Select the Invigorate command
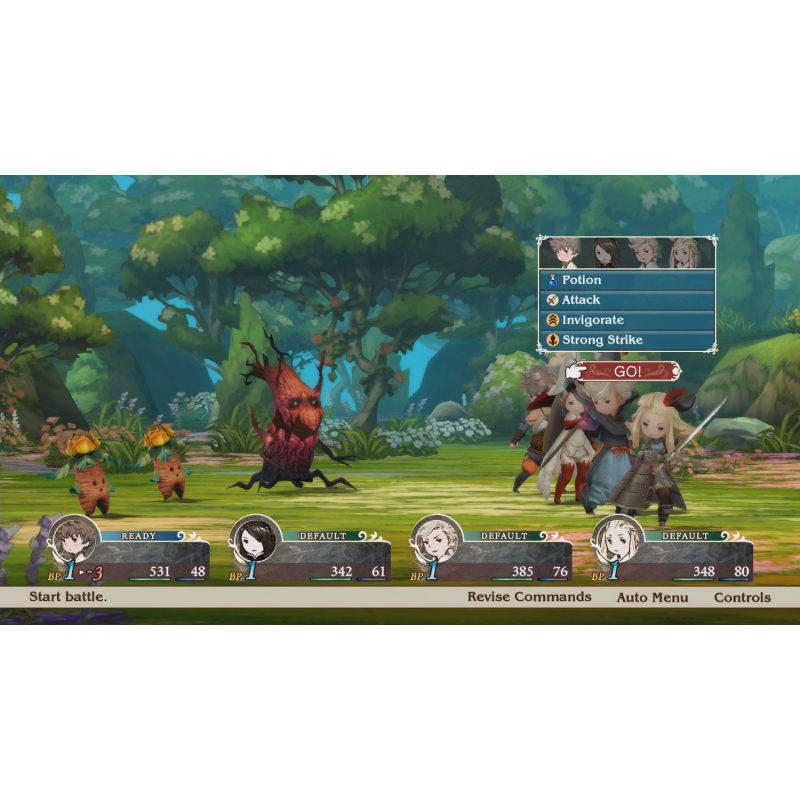 tap(627, 320)
